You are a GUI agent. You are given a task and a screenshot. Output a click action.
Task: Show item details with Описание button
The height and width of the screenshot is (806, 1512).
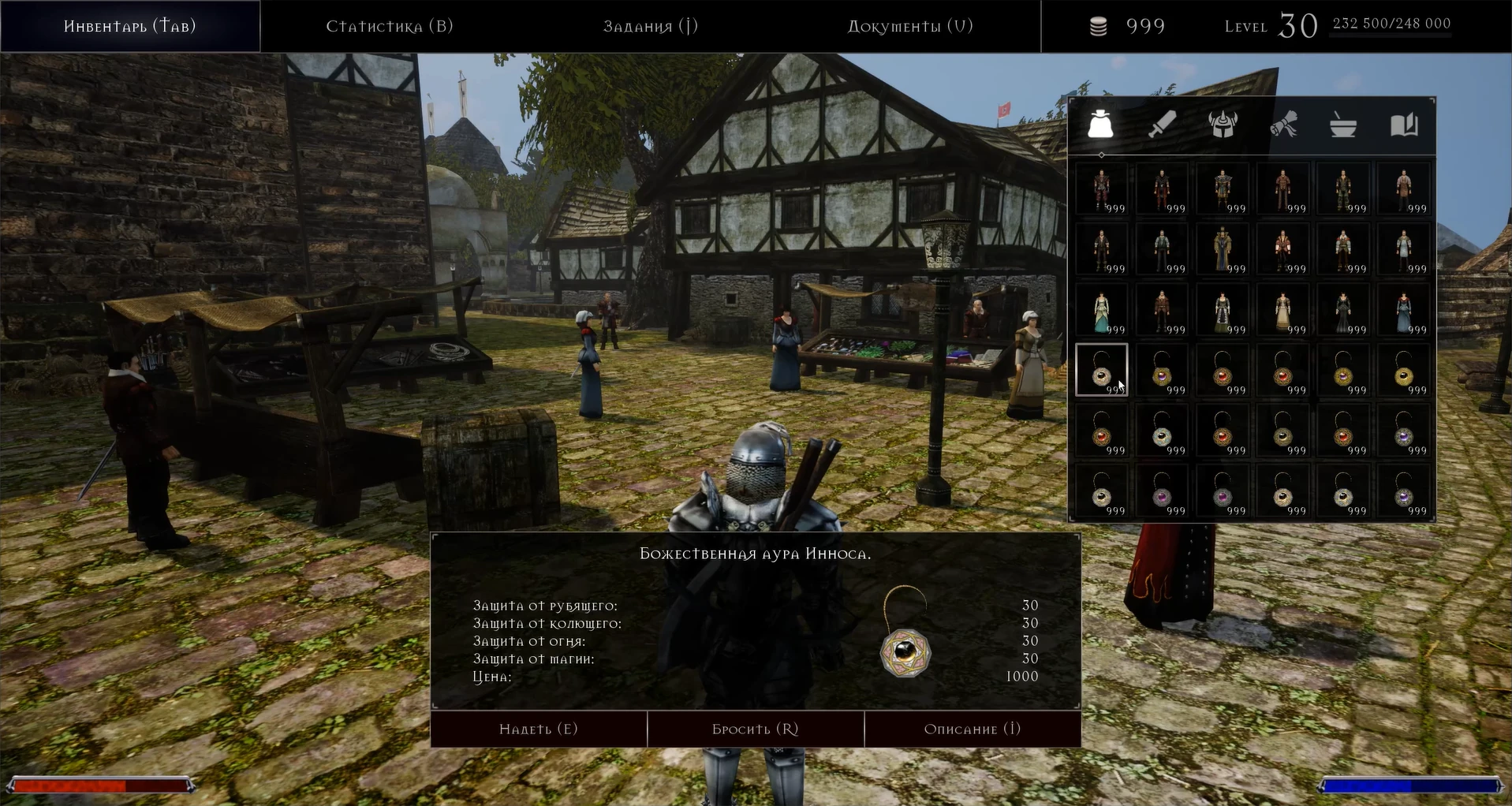tap(973, 729)
